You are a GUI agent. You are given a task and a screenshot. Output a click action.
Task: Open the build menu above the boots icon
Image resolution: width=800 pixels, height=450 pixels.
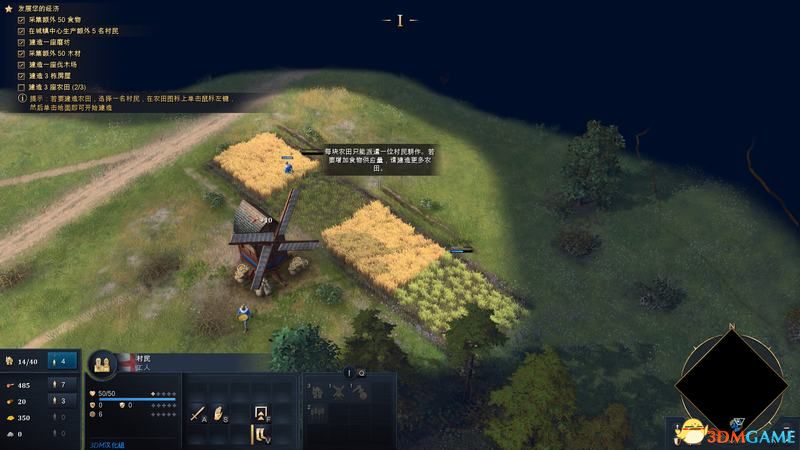coord(261,412)
